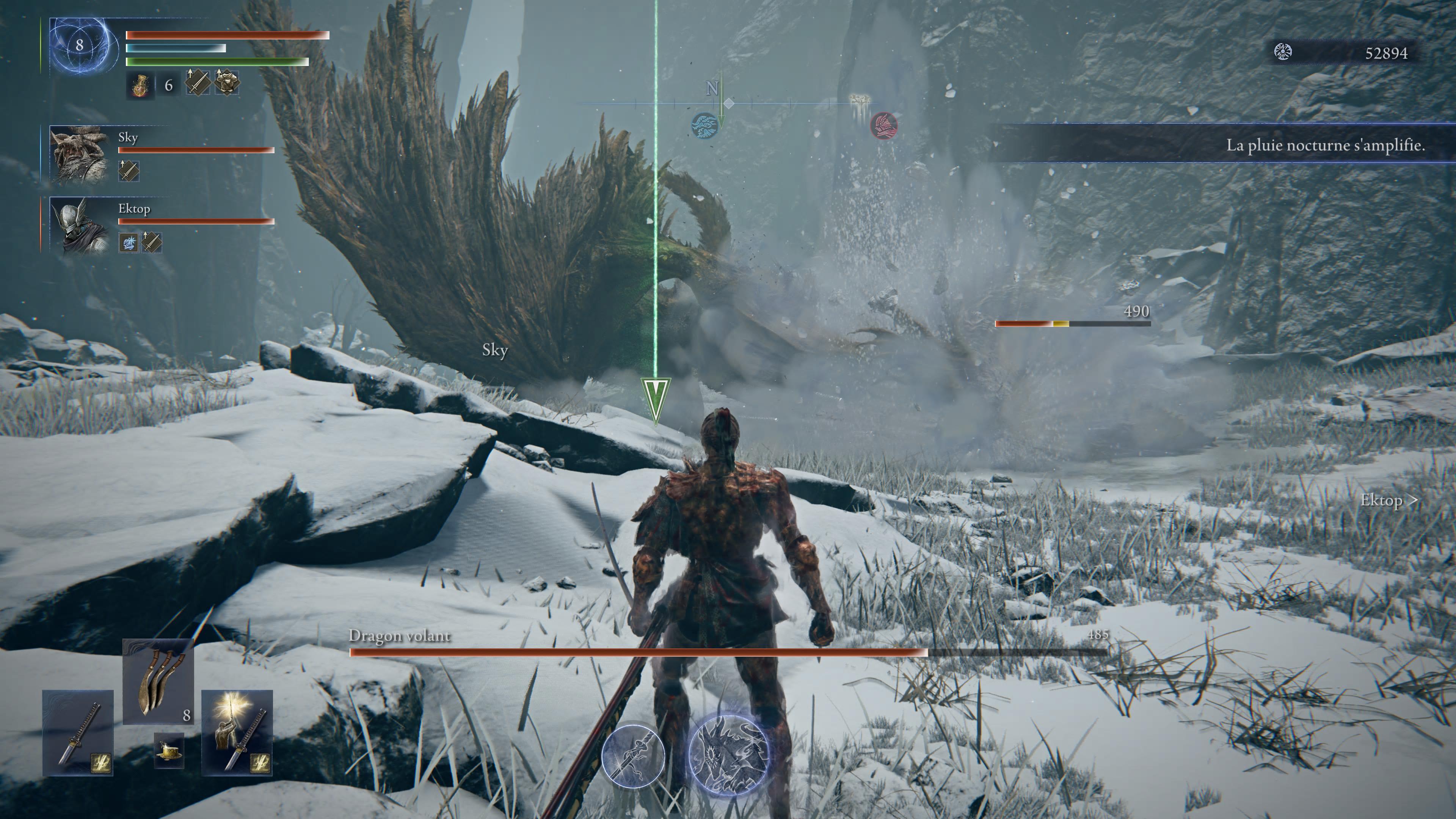Screen dimensions: 1456x819
Task: Pick the small golden consumable slot
Action: [x=169, y=751]
